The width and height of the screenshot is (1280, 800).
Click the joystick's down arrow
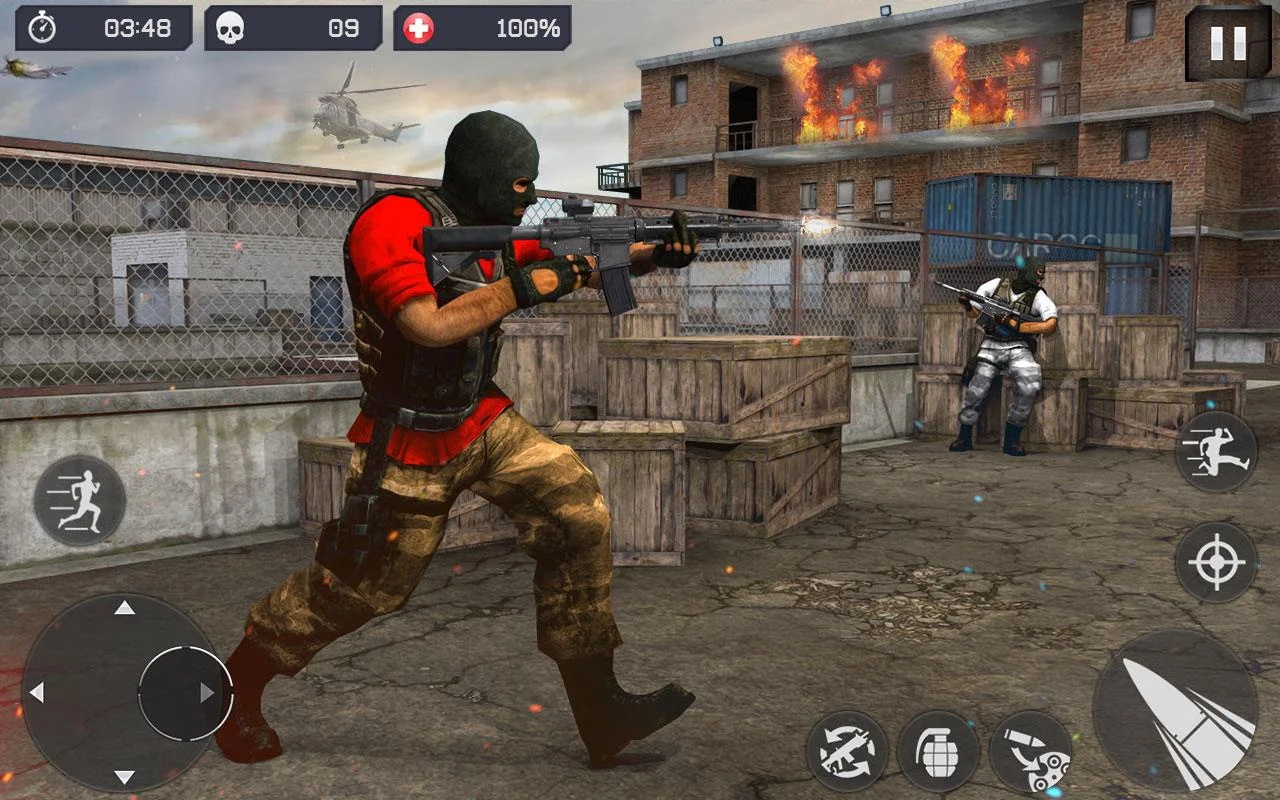[x=124, y=777]
